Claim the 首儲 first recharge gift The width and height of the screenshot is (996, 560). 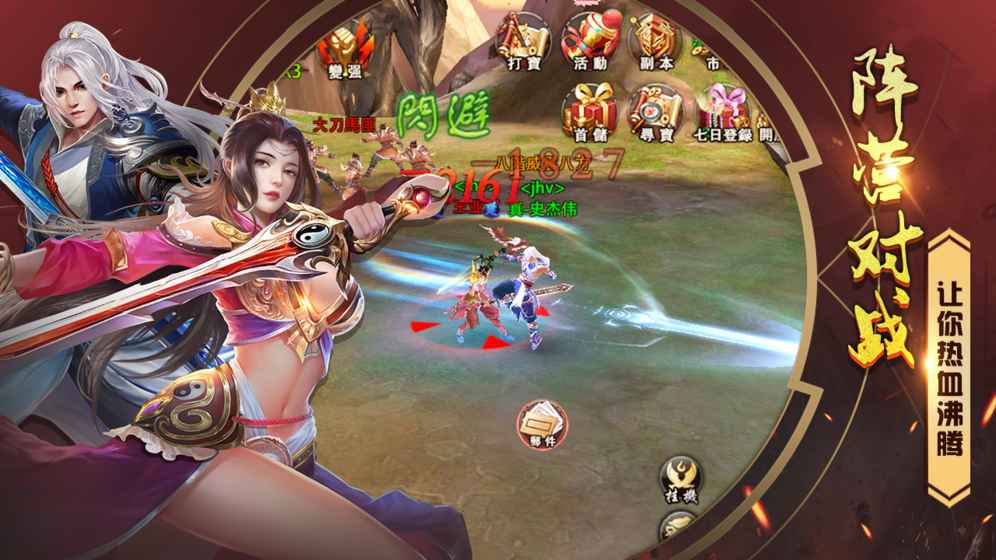pyautogui.click(x=589, y=112)
